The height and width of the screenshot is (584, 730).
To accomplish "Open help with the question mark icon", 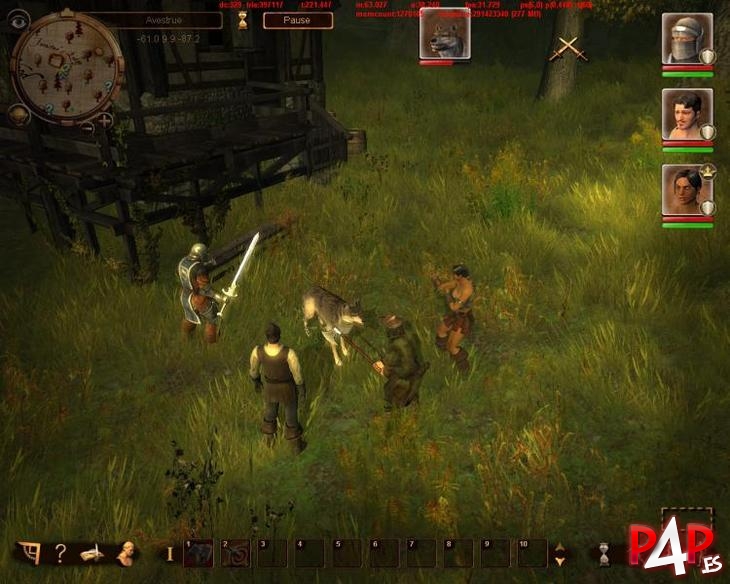I will coord(61,552).
